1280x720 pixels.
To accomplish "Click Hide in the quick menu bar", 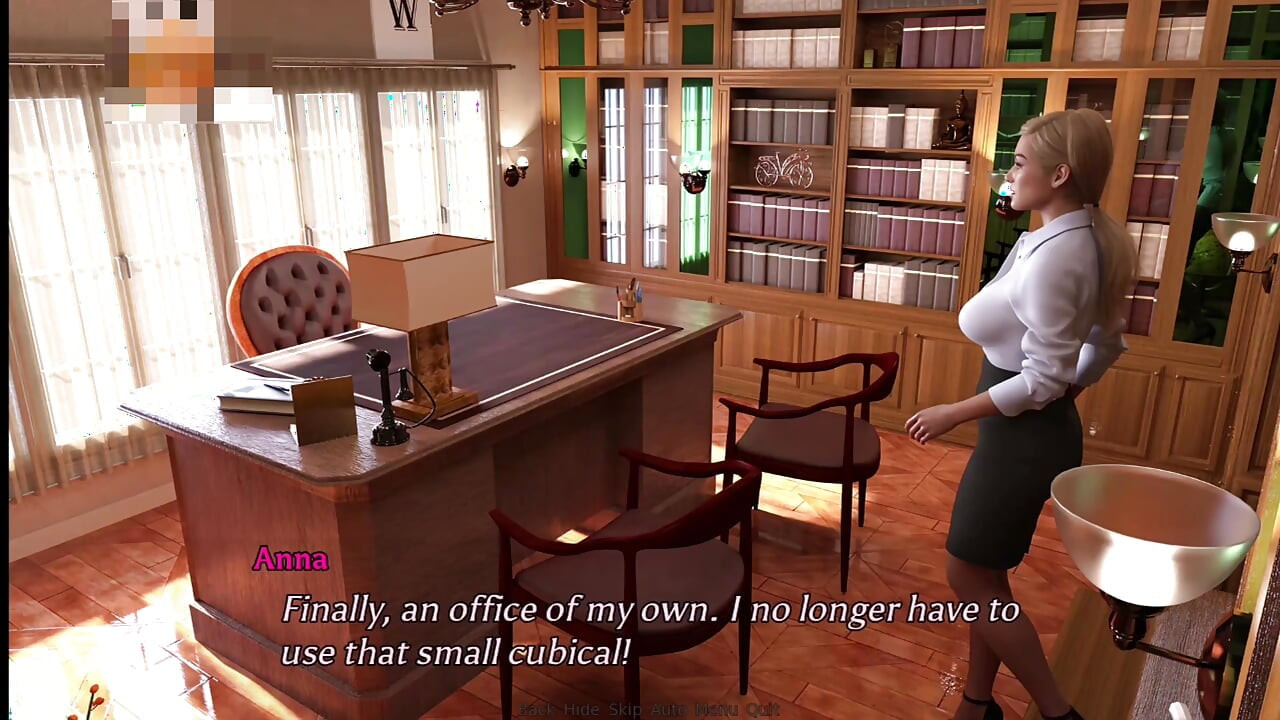I will [579, 710].
